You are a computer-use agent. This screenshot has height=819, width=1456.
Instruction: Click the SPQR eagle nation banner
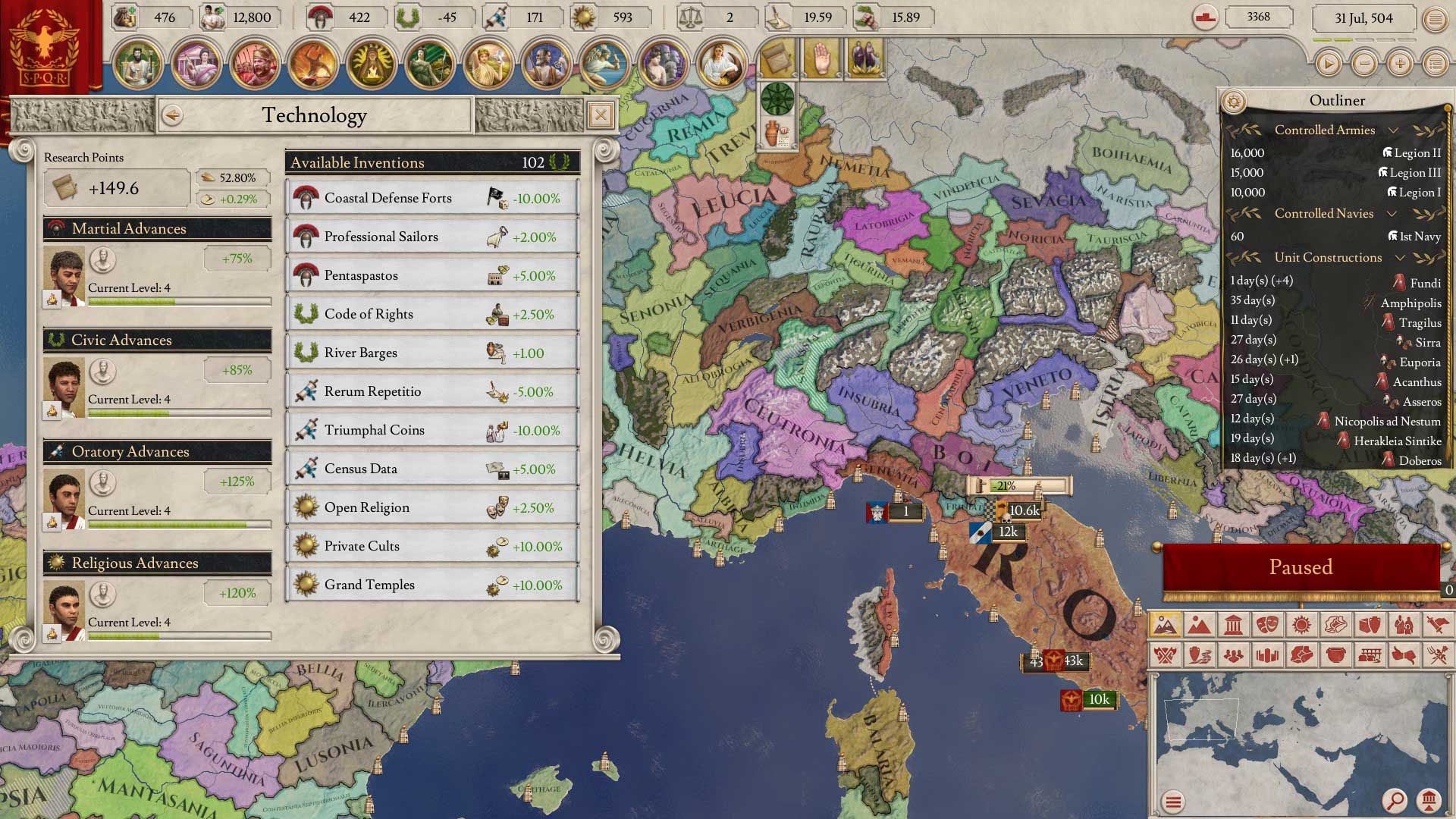pos(45,47)
